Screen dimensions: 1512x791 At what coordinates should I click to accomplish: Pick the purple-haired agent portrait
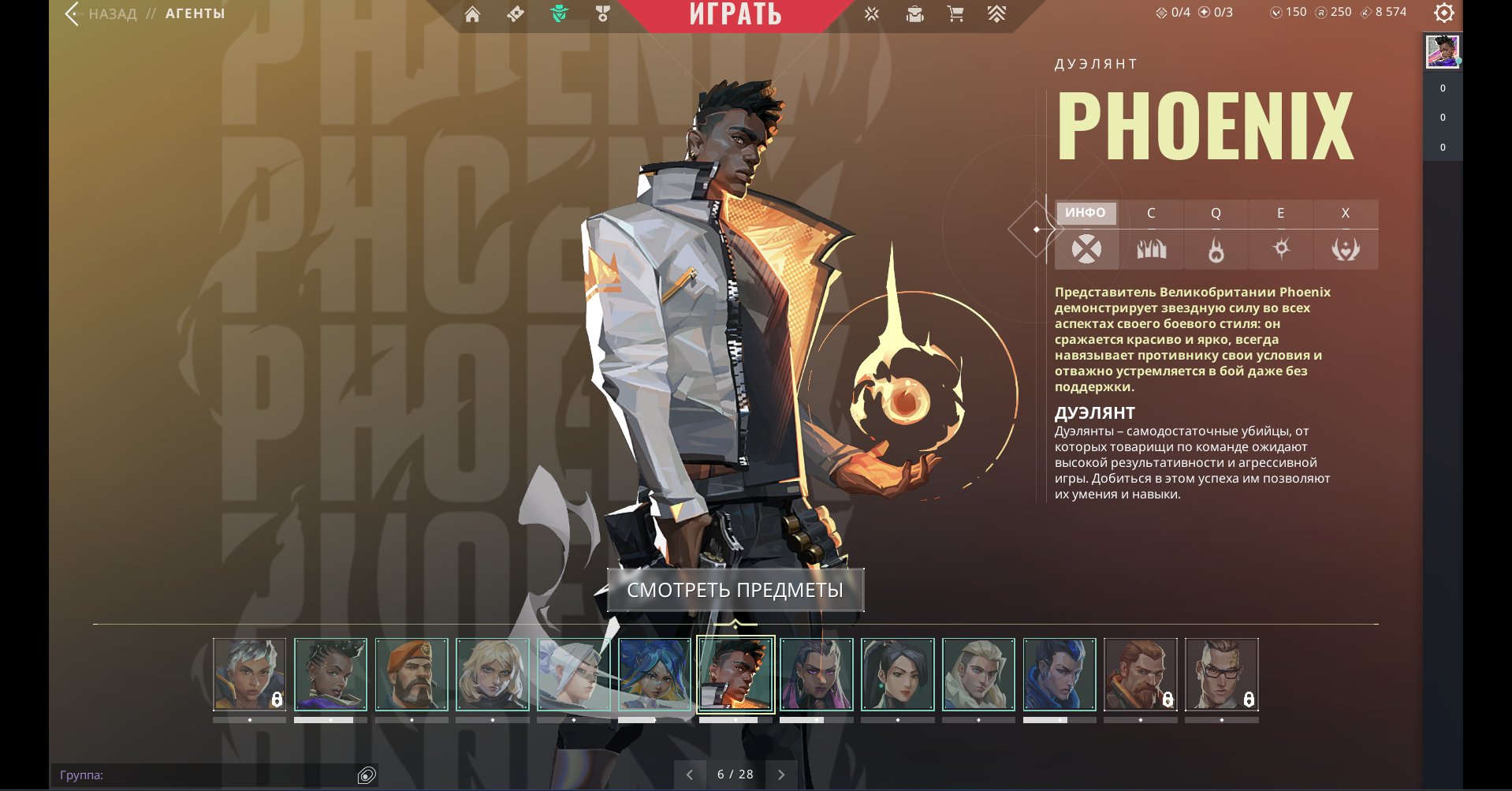click(817, 674)
